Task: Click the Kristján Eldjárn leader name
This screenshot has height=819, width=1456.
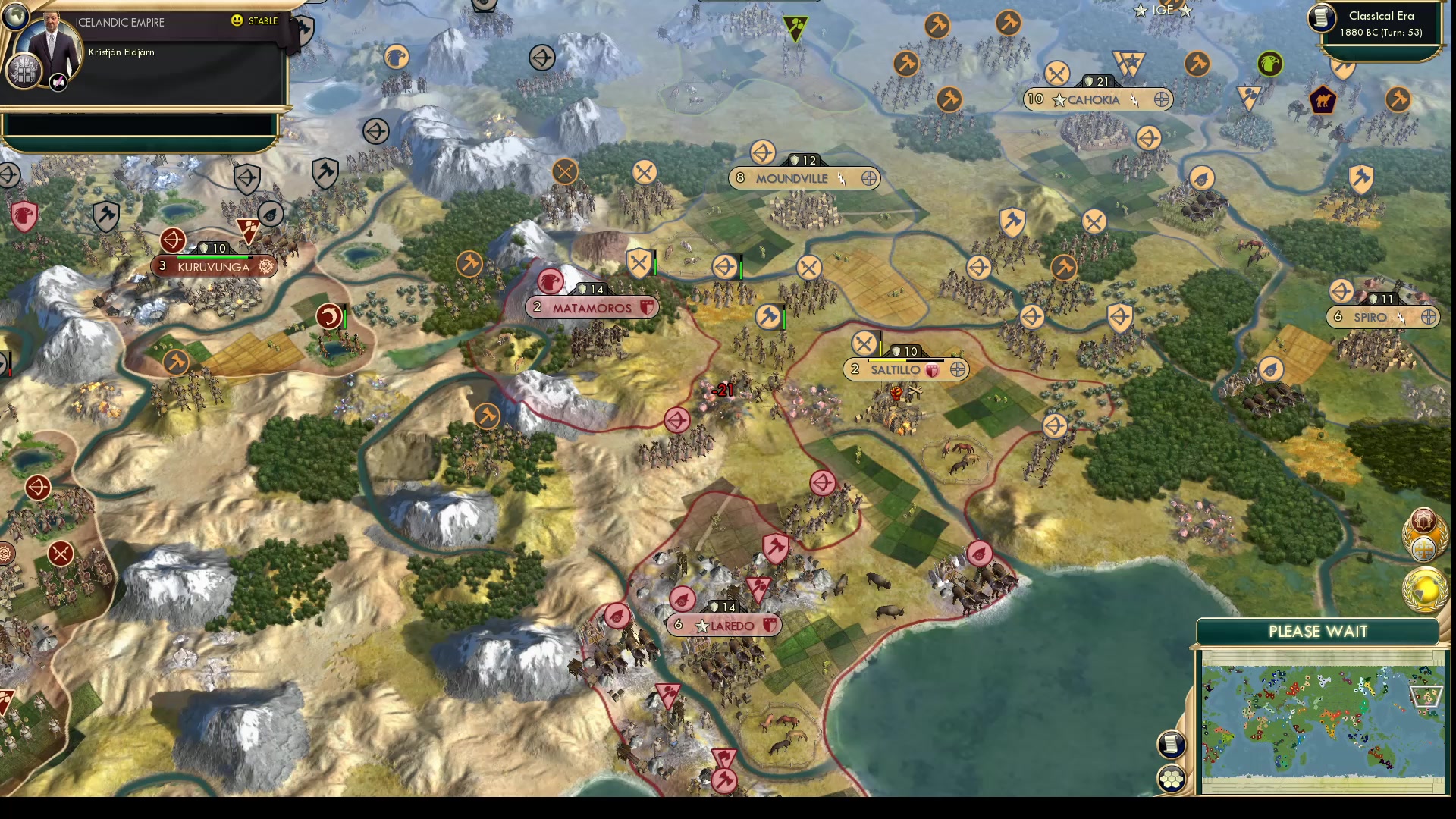Action: (x=122, y=52)
